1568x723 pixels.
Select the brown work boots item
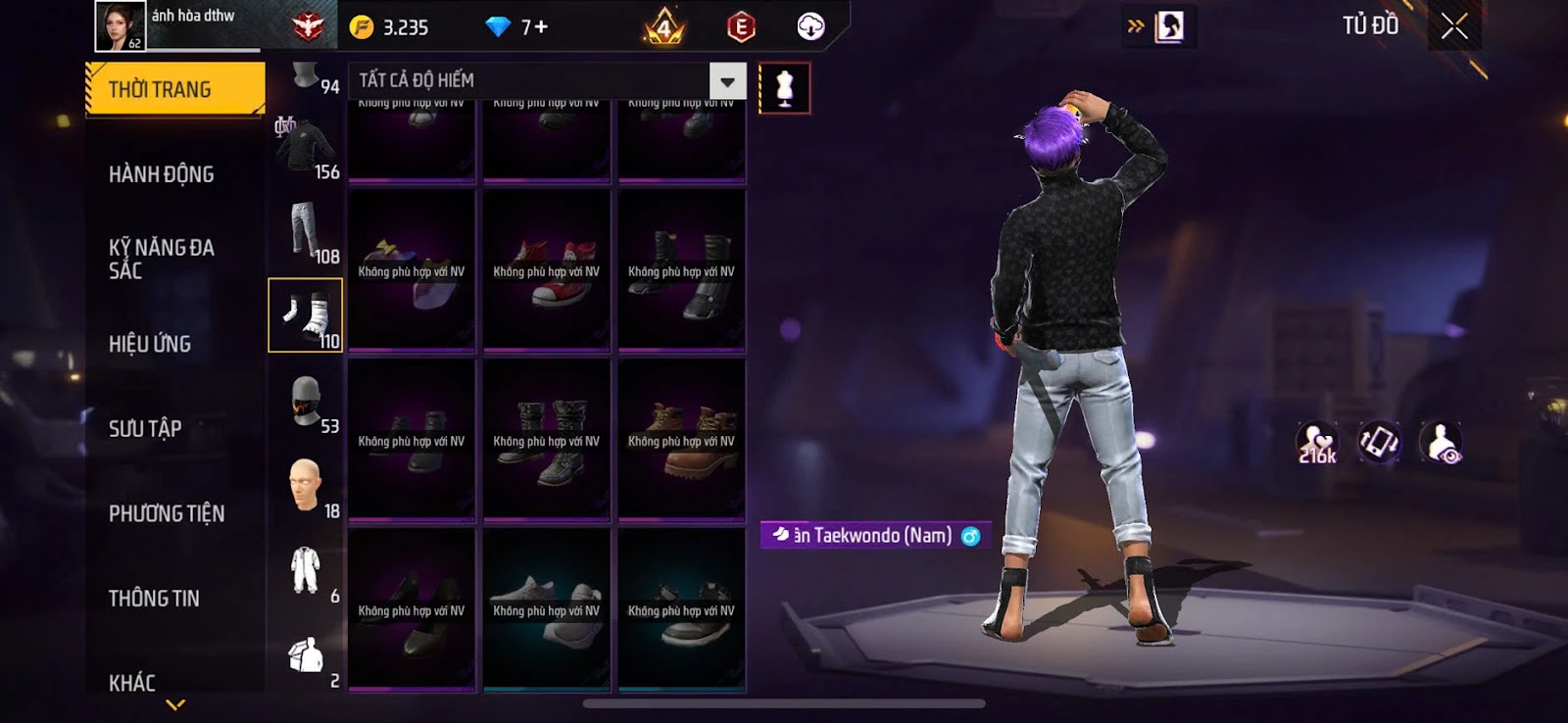[681, 441]
